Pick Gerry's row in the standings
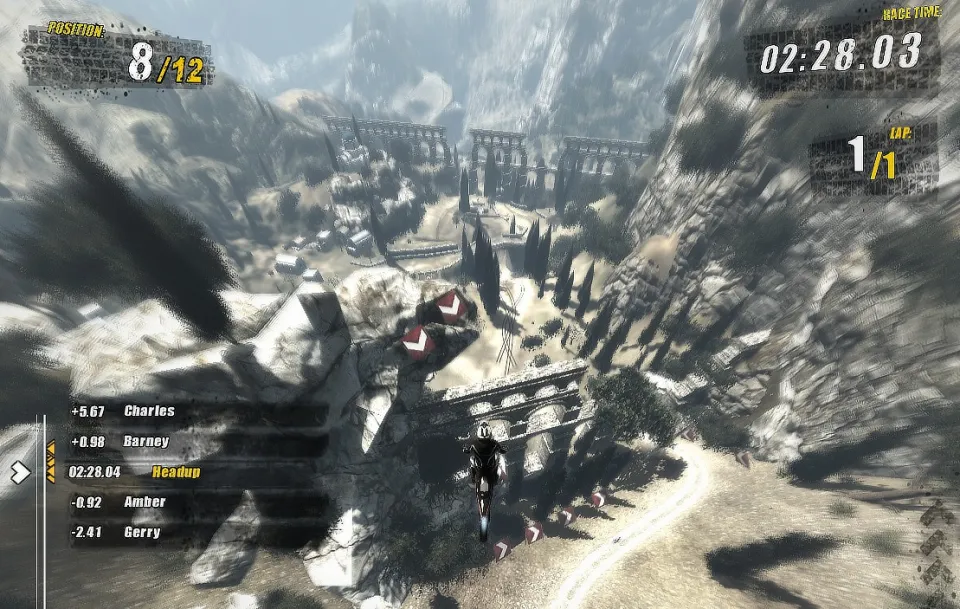Screen dimensions: 960x609 pos(141,533)
